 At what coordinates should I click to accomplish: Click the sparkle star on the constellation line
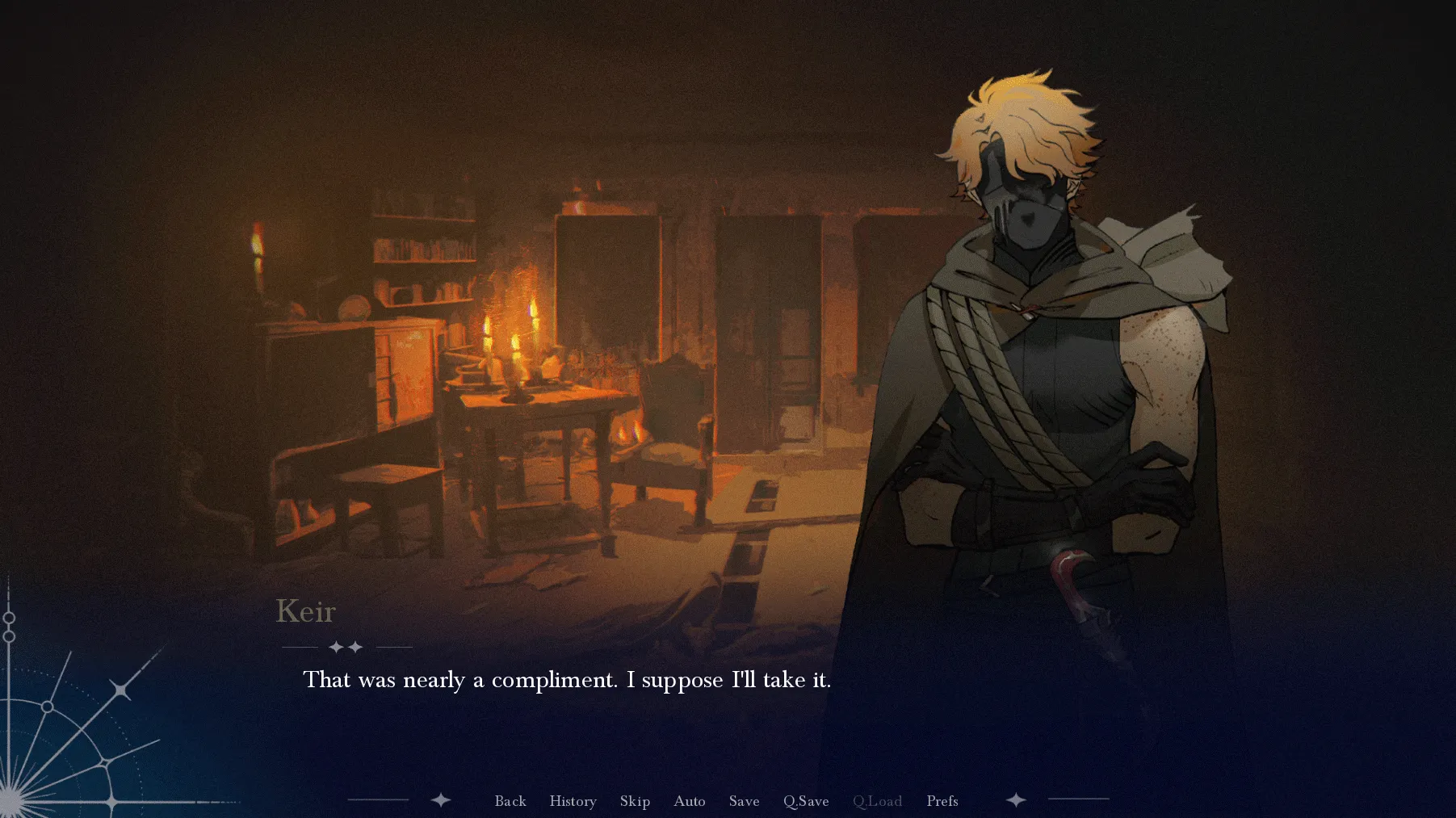pos(121,689)
